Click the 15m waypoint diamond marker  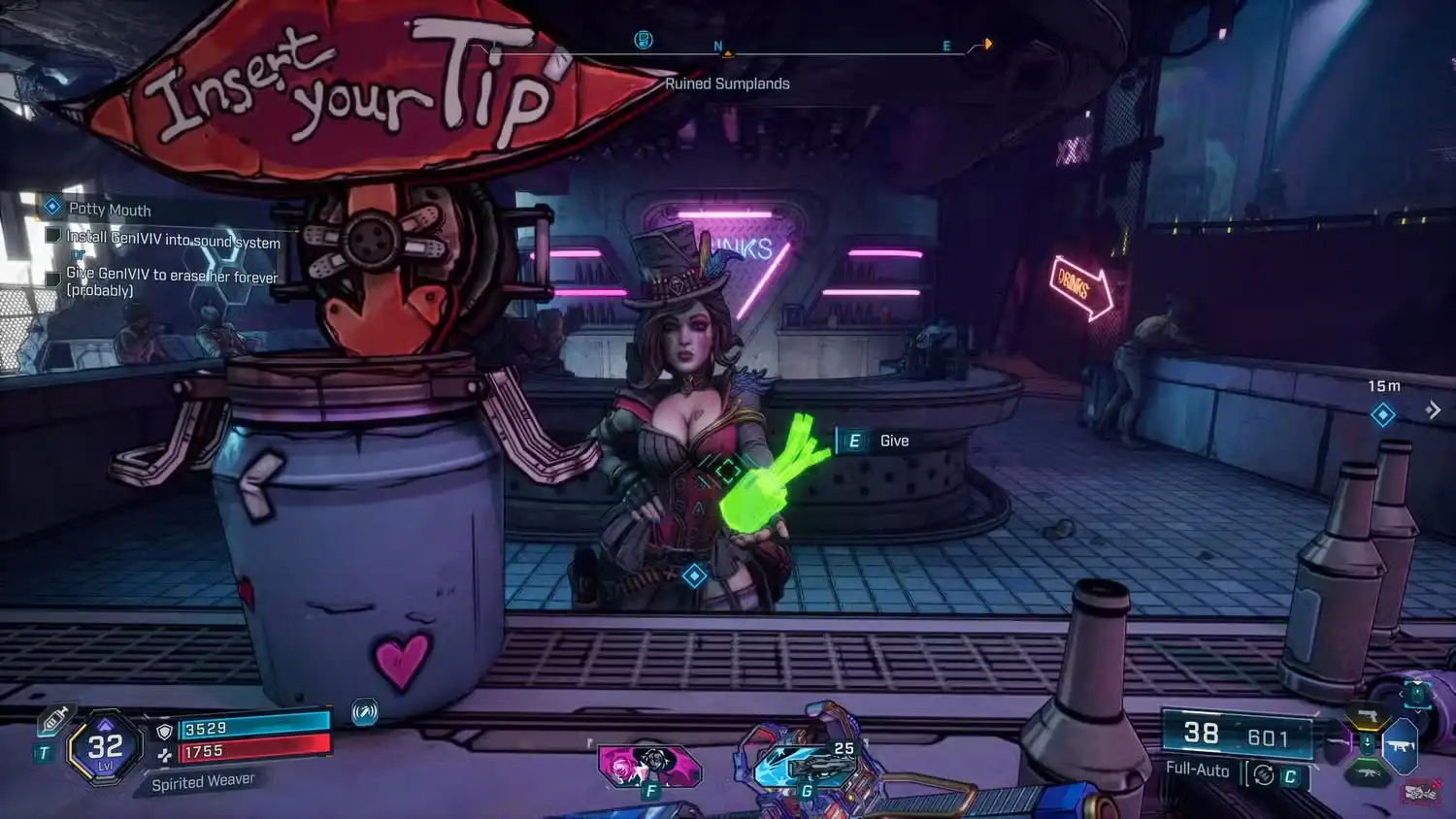[1382, 415]
